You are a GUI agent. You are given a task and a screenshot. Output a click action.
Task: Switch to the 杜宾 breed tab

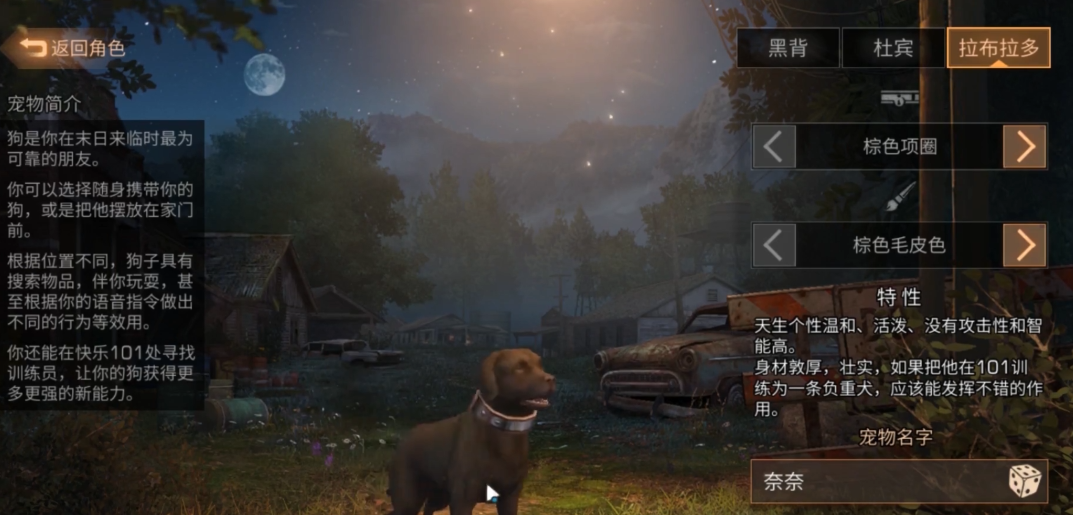[893, 48]
